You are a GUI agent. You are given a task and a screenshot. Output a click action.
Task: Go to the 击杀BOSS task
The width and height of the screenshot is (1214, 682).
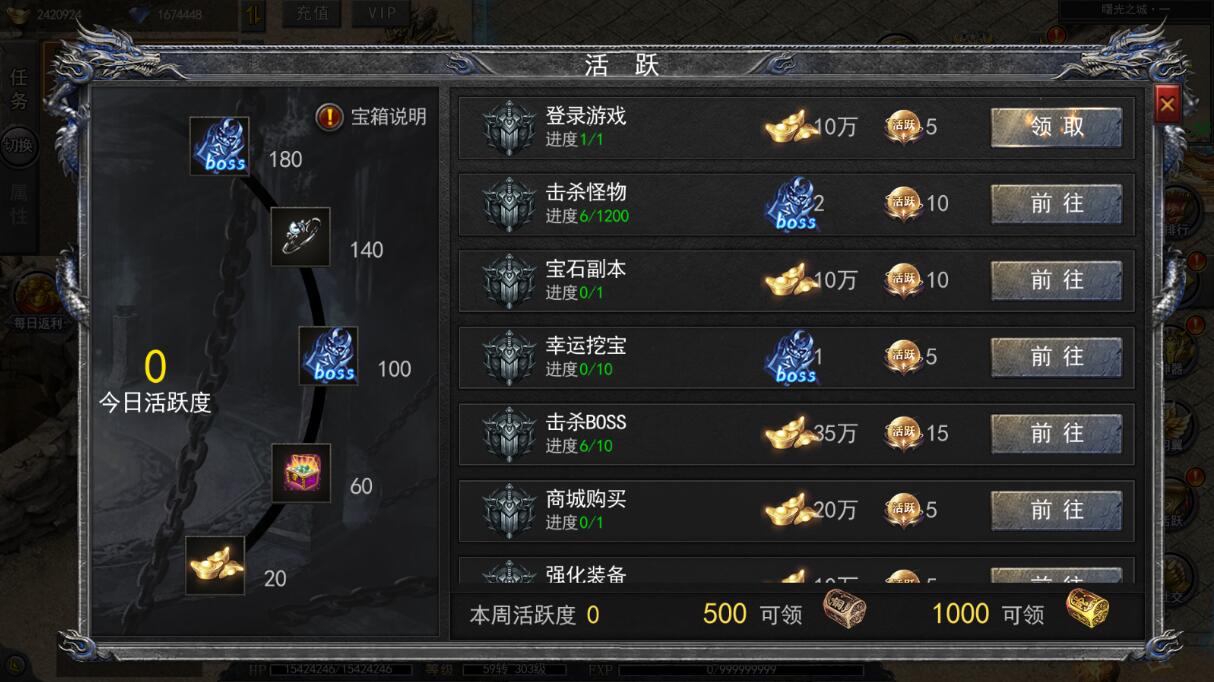pos(1056,434)
